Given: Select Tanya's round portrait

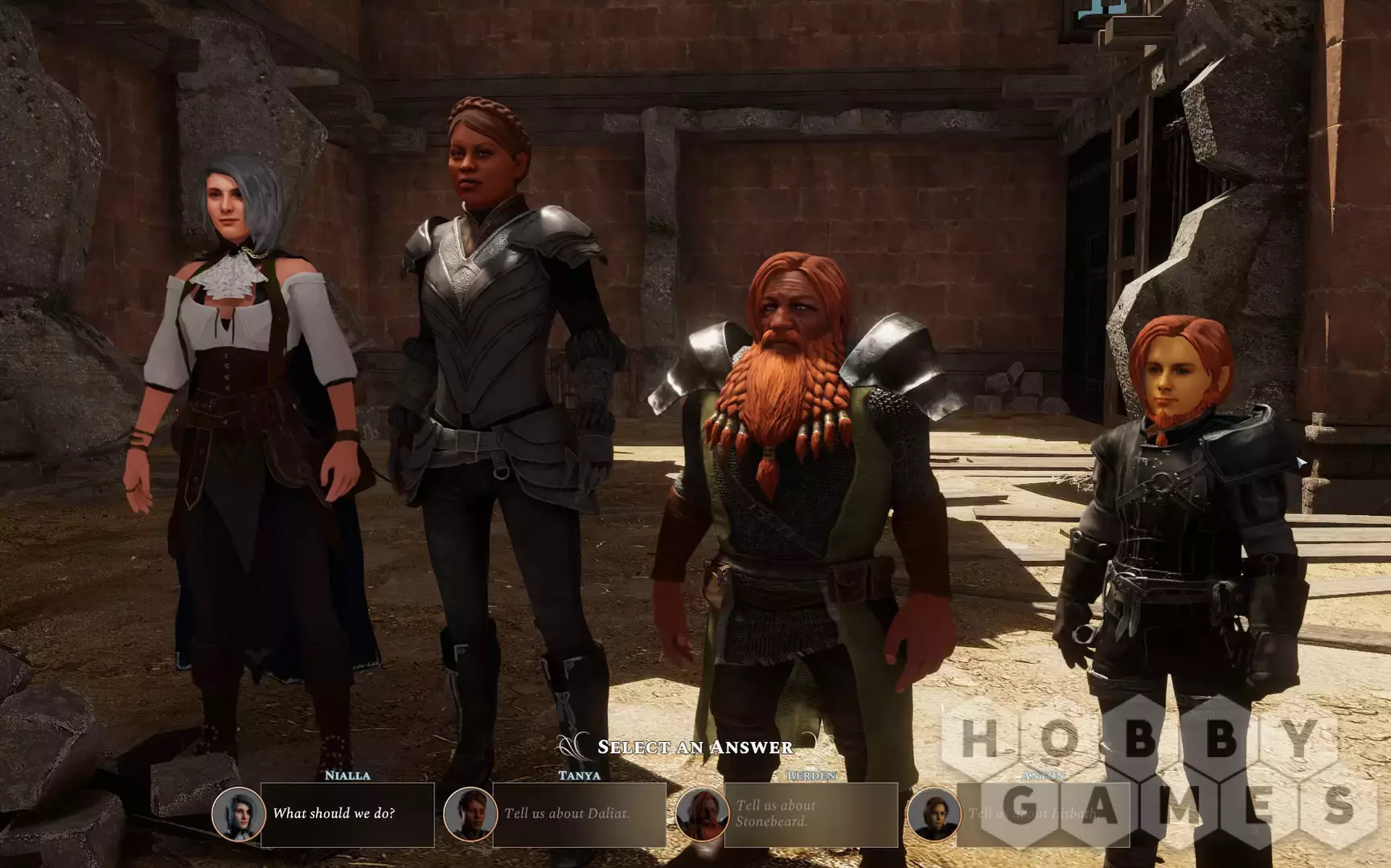Looking at the screenshot, I should pyautogui.click(x=470, y=814).
